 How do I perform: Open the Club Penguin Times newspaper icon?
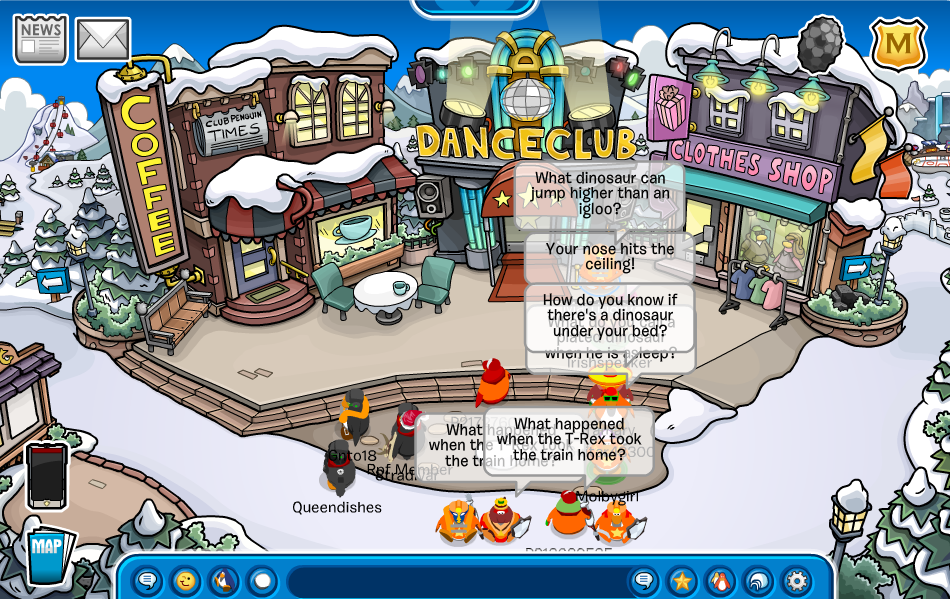click(40, 39)
